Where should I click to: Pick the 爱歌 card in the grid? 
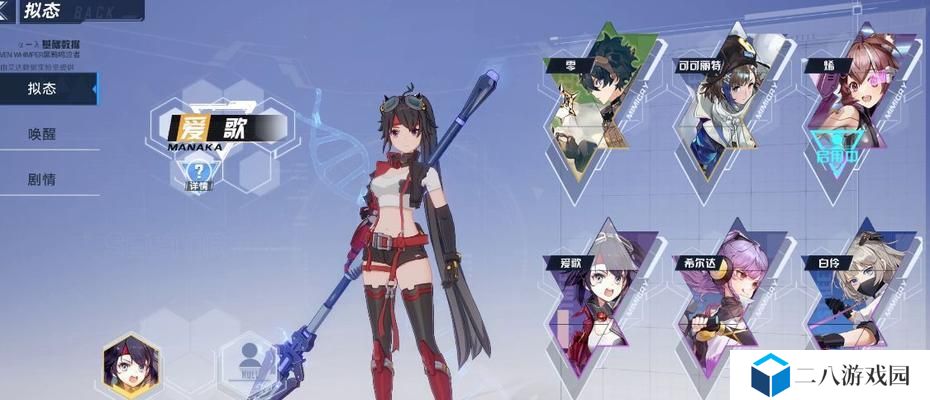[x=598, y=295]
